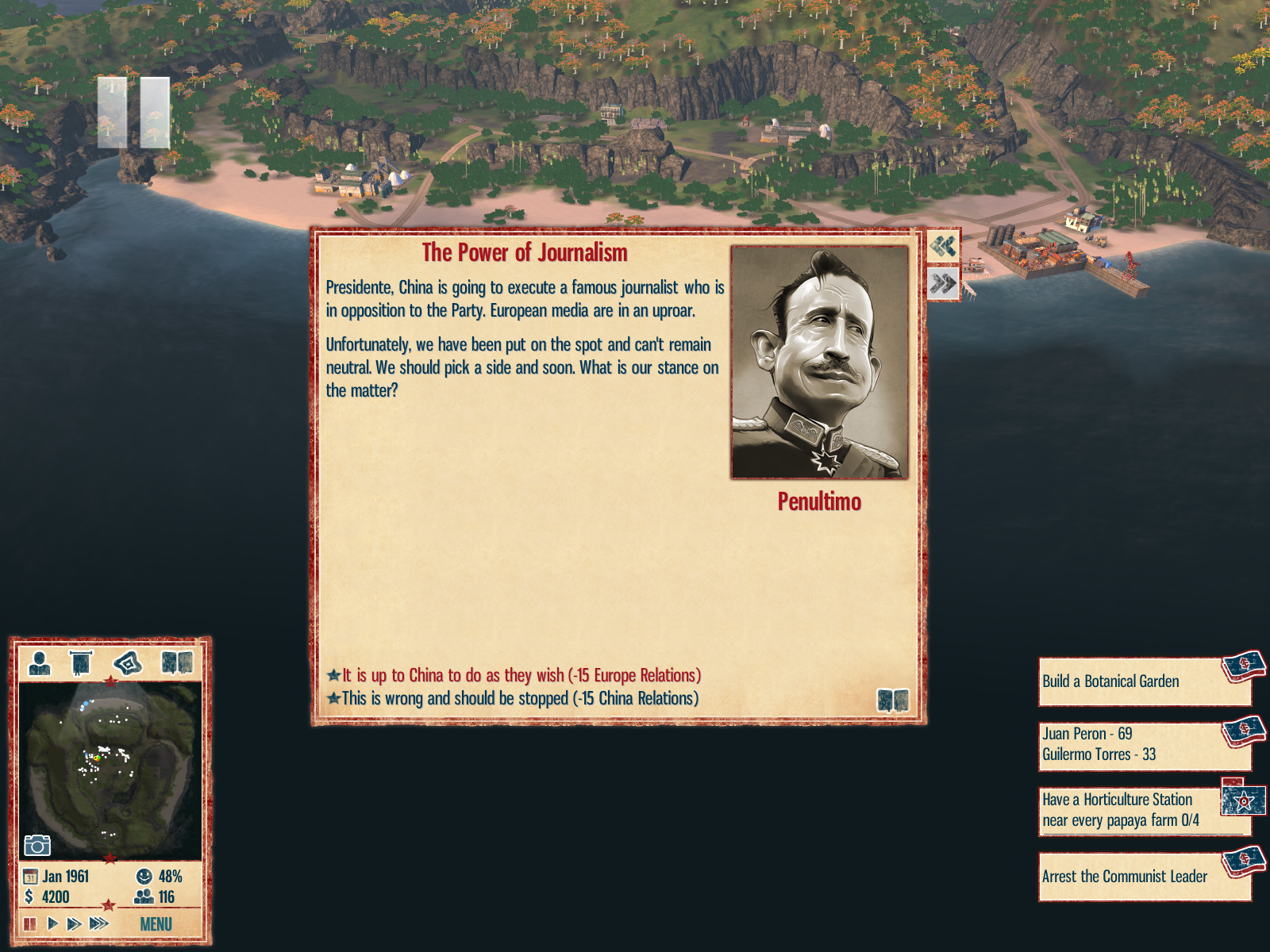Set game speed to normal play
This screenshot has height=952, width=1270.
[52, 923]
